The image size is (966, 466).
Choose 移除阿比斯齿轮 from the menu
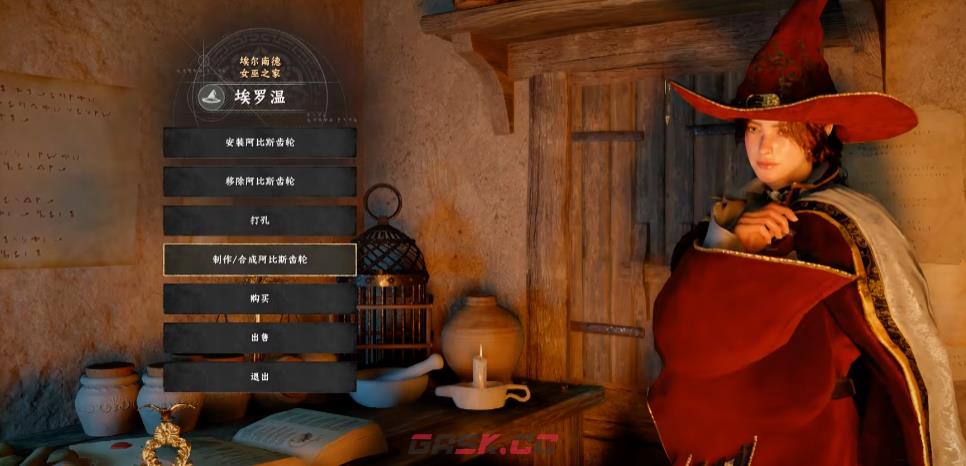[x=260, y=181]
